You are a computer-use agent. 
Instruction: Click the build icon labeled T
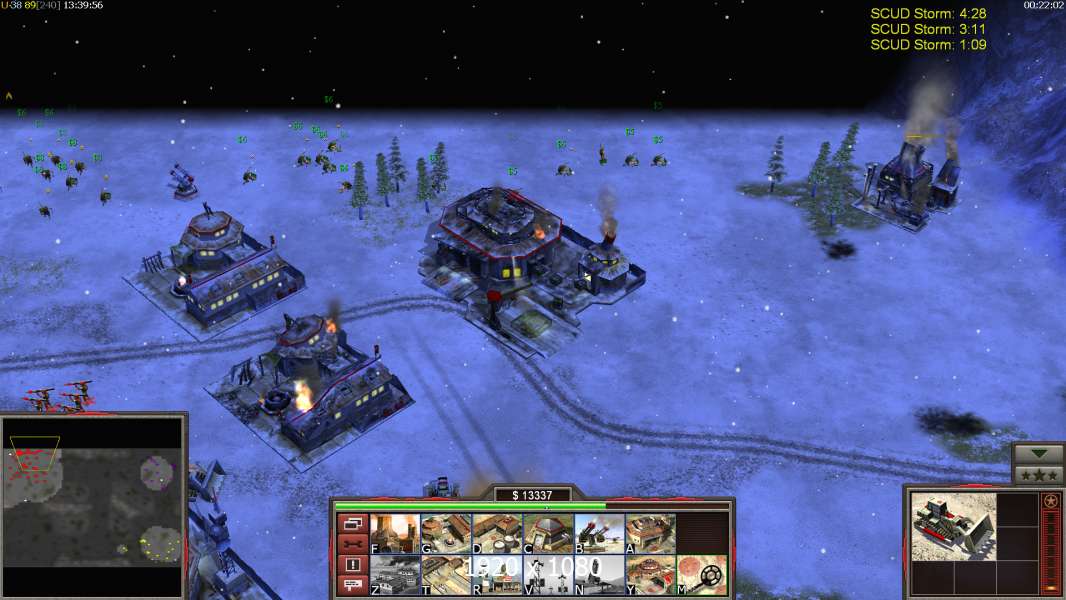pos(446,575)
